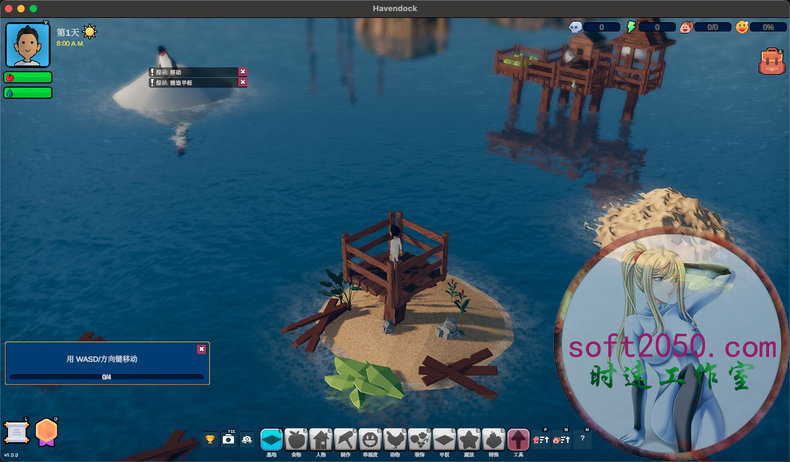
Task: Select the blue 基地 build category
Action: point(271,439)
